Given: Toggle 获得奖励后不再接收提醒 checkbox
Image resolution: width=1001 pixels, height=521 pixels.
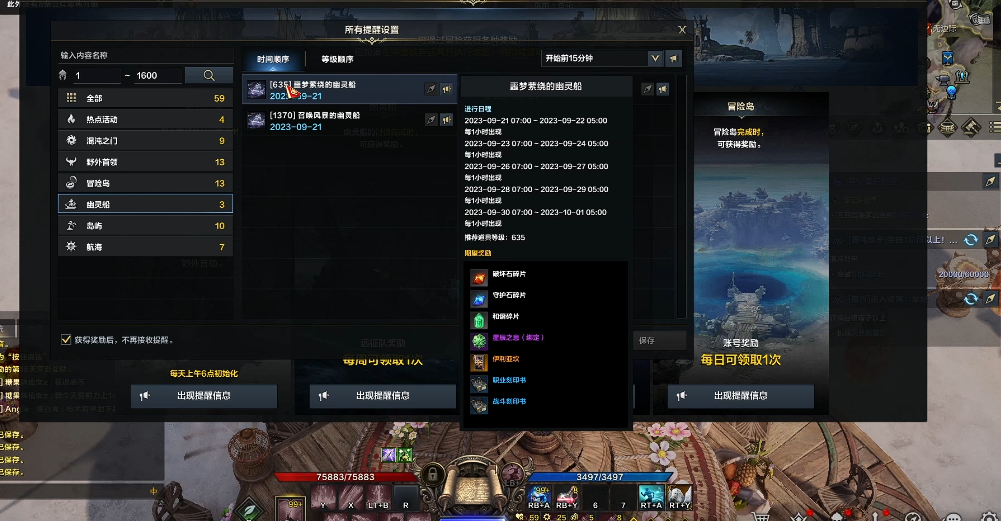Looking at the screenshot, I should click(x=66, y=339).
